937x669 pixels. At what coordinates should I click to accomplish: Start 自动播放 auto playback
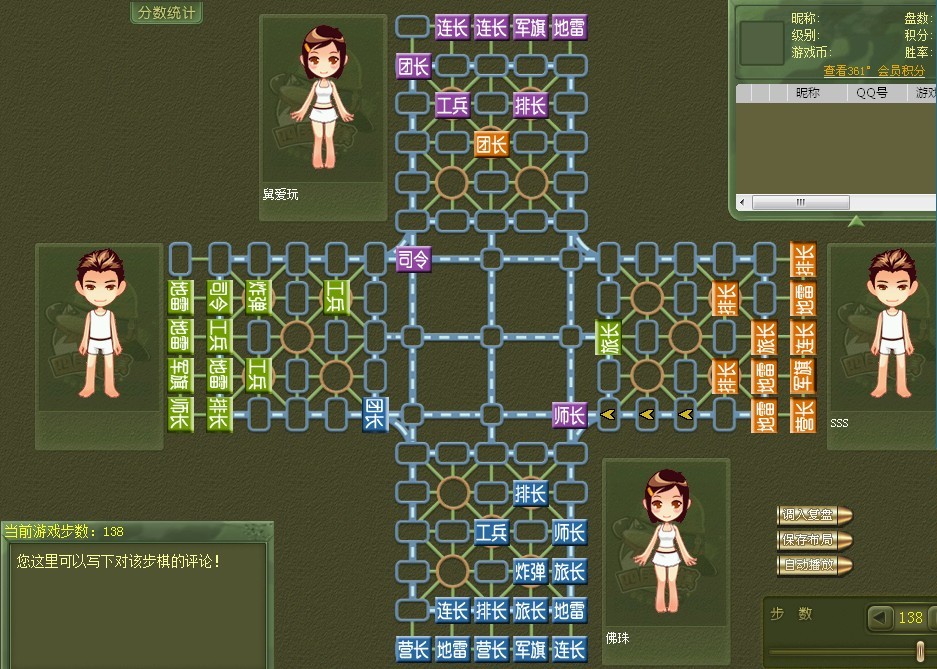tap(813, 566)
